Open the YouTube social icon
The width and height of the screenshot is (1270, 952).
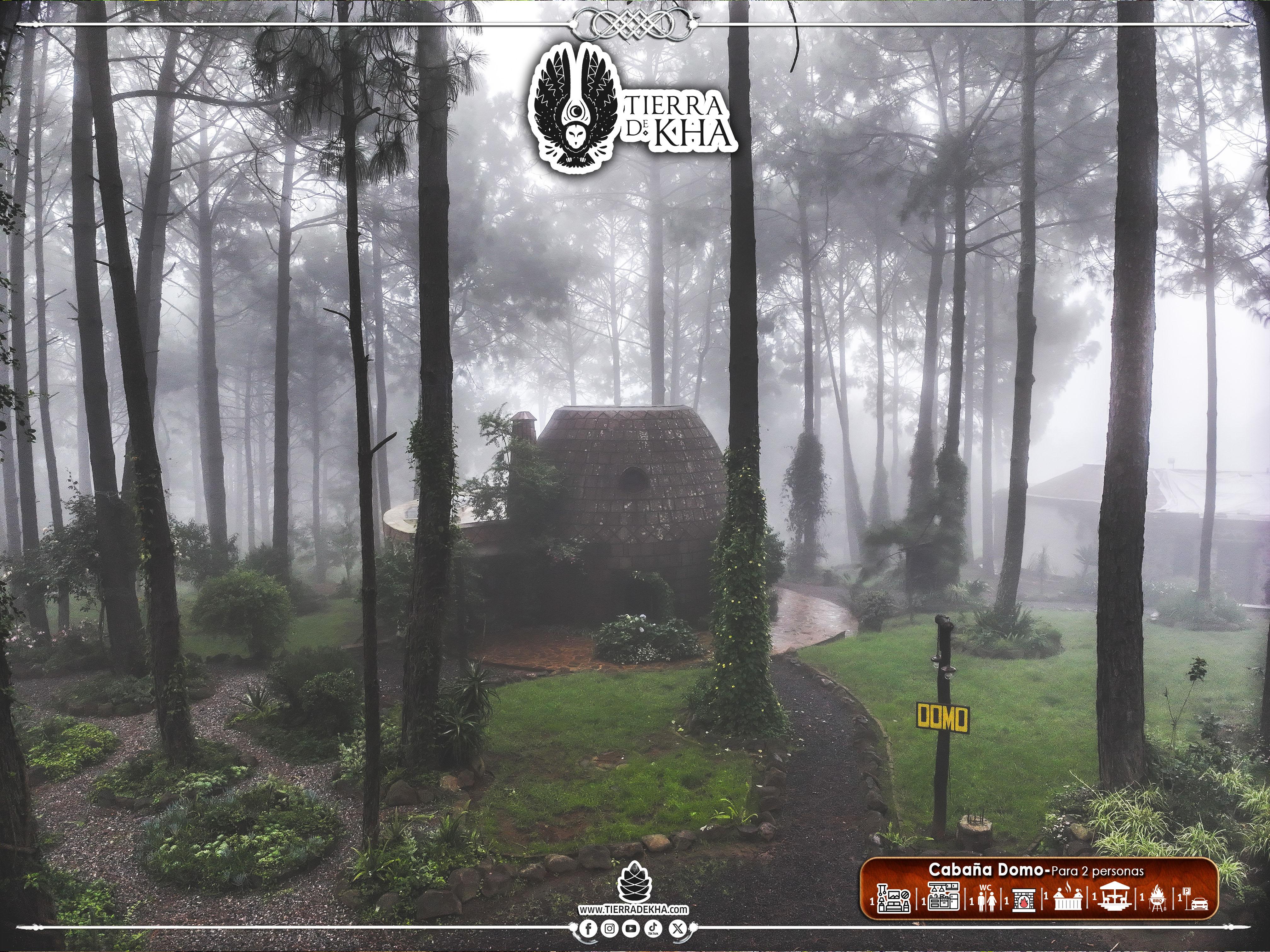point(632,928)
